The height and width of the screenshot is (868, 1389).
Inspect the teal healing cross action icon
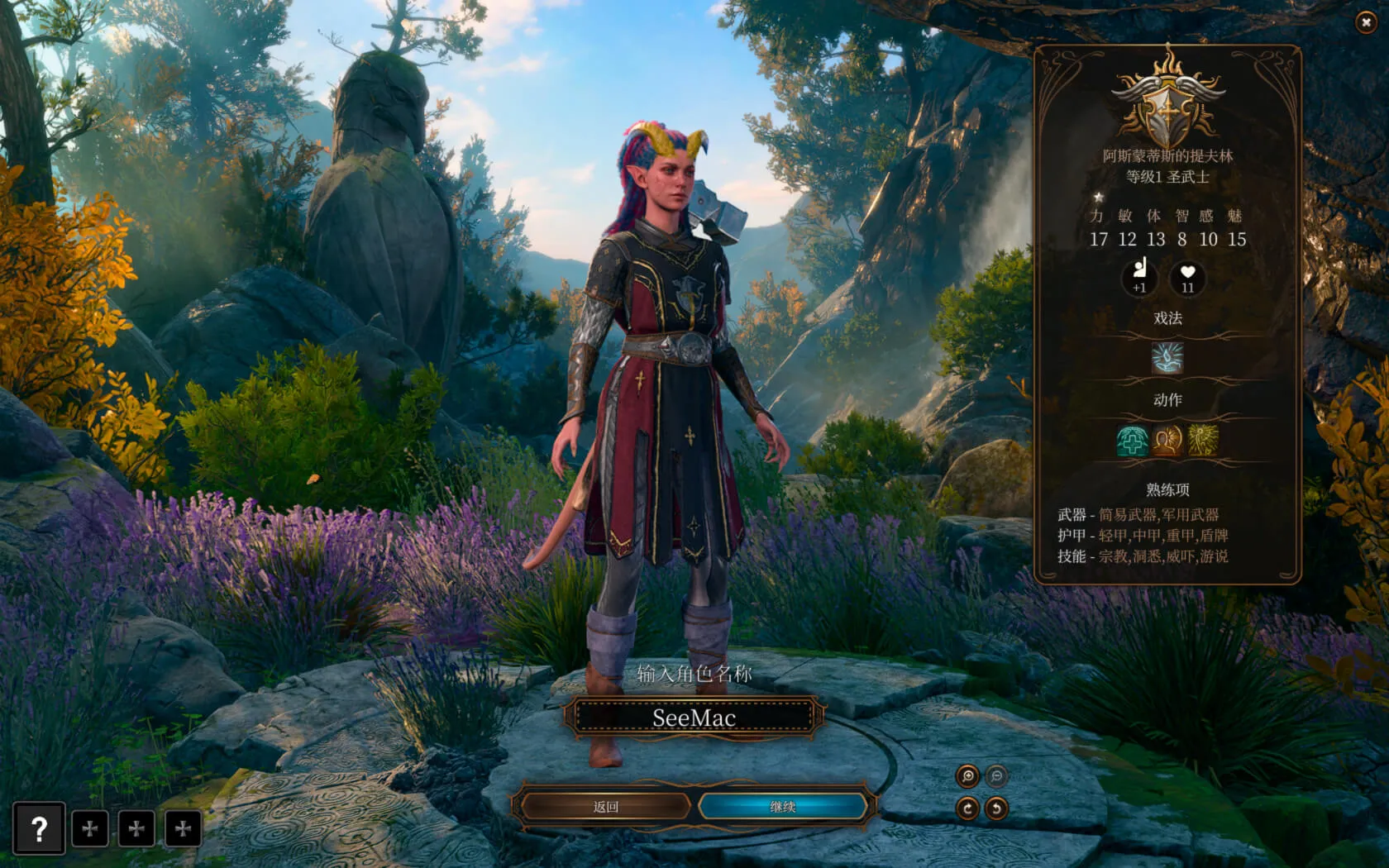point(1132,441)
